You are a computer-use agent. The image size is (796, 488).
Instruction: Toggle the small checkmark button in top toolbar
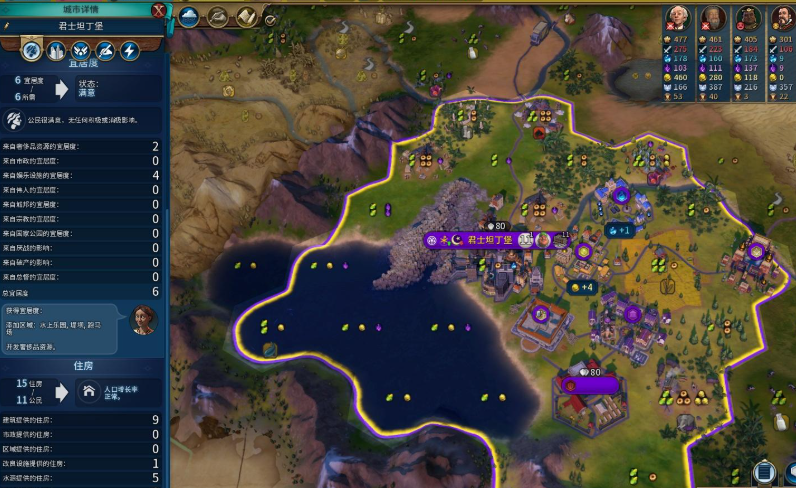(x=270, y=18)
